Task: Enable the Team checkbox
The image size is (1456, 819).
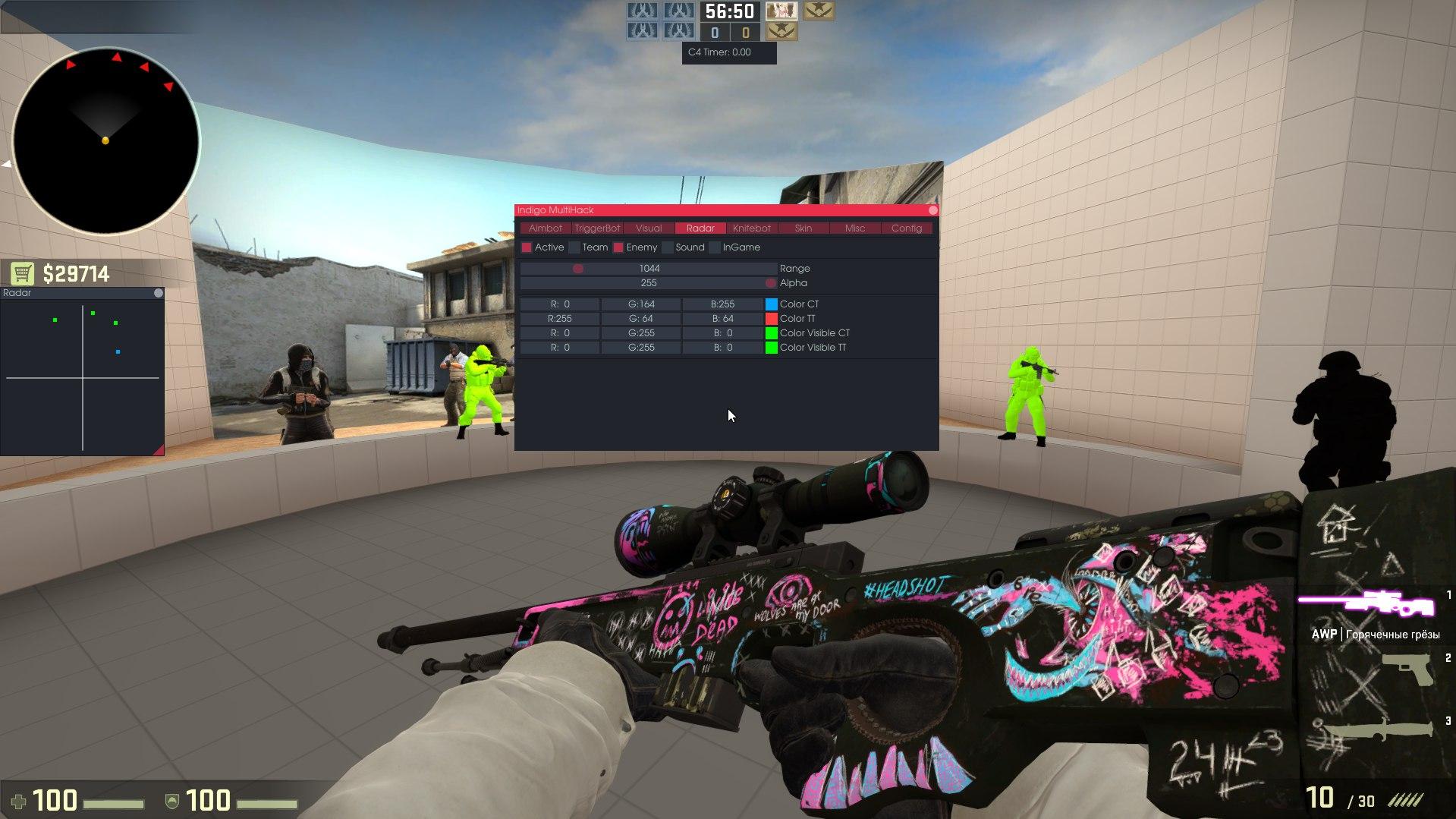Action: point(574,247)
